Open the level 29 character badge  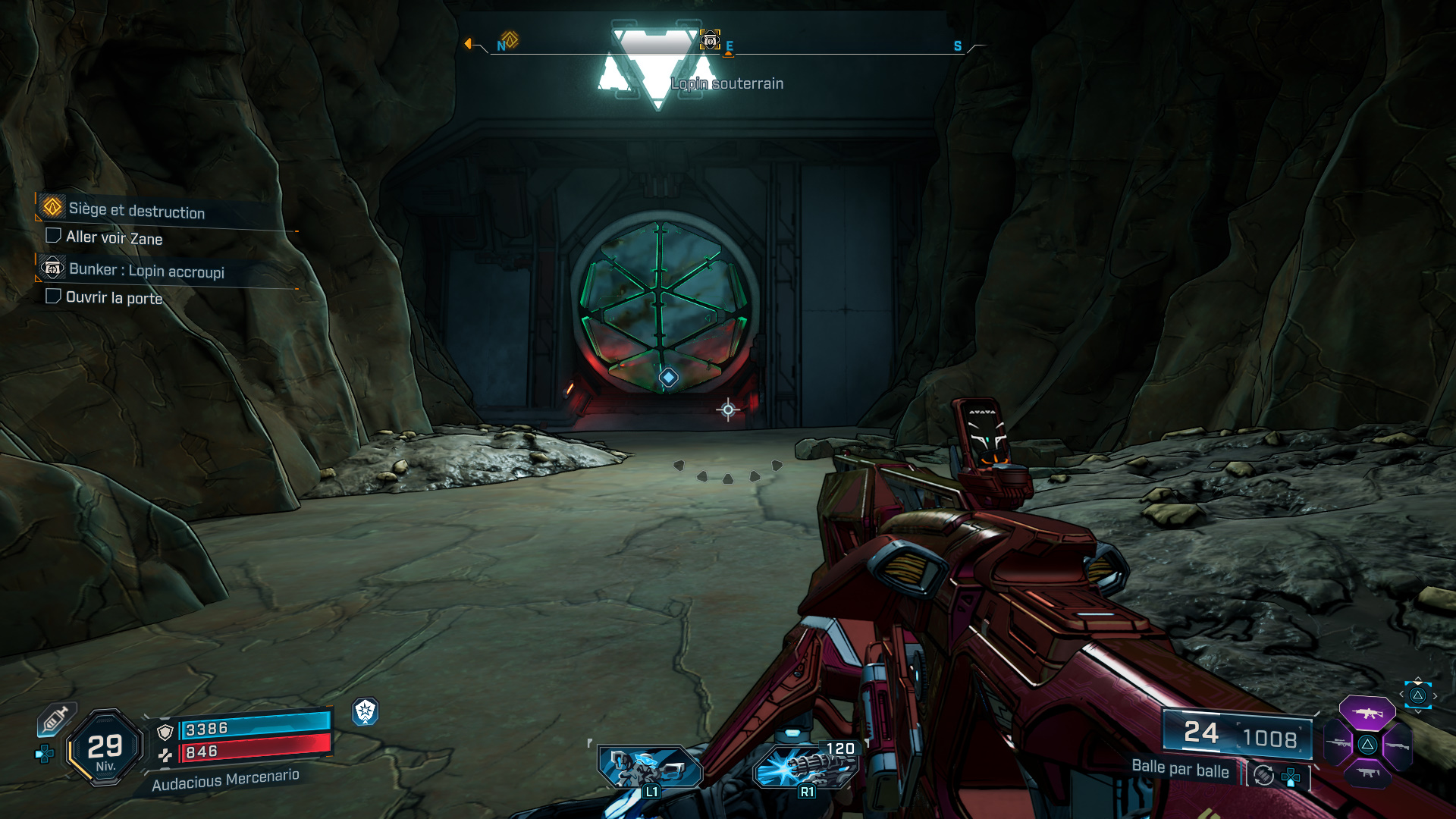105,748
